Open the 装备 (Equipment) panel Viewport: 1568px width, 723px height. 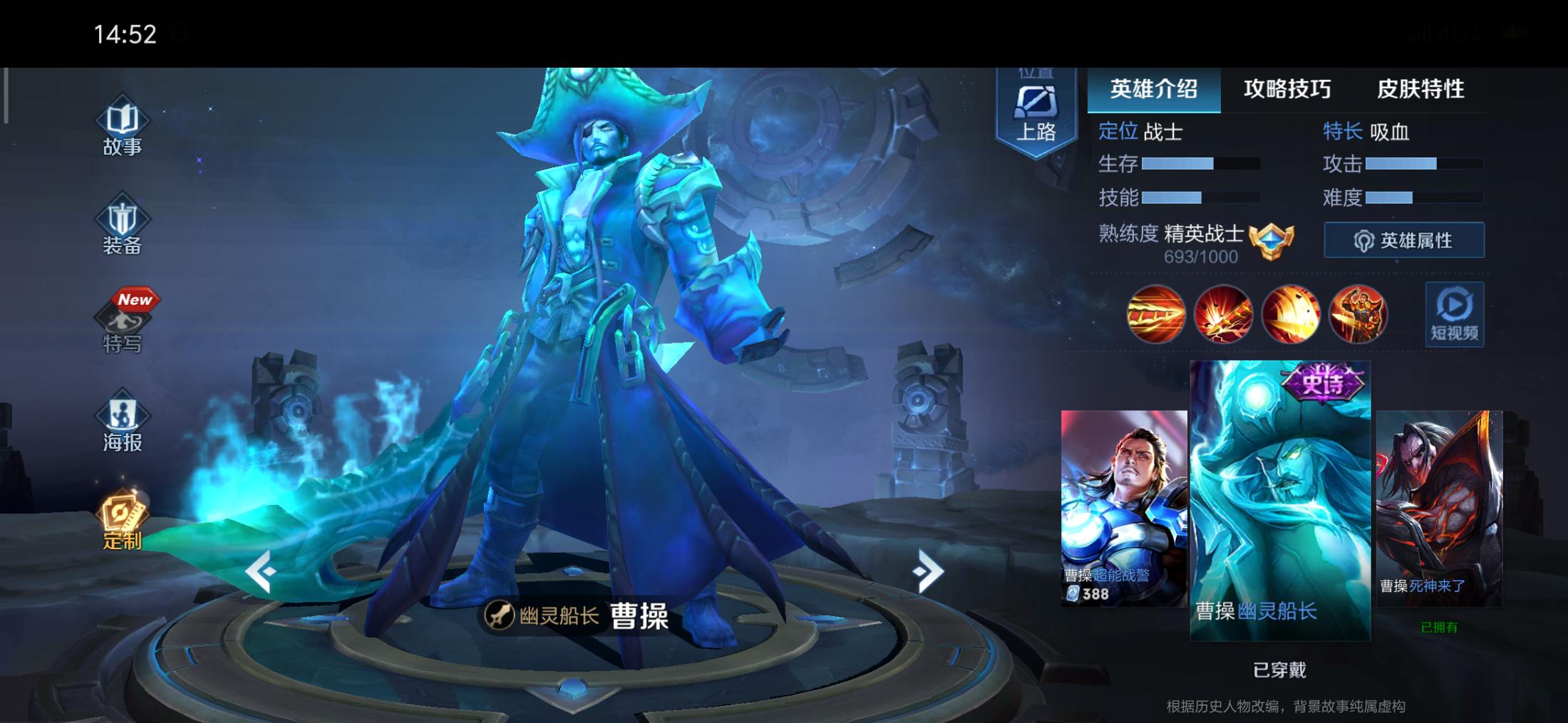[123, 227]
